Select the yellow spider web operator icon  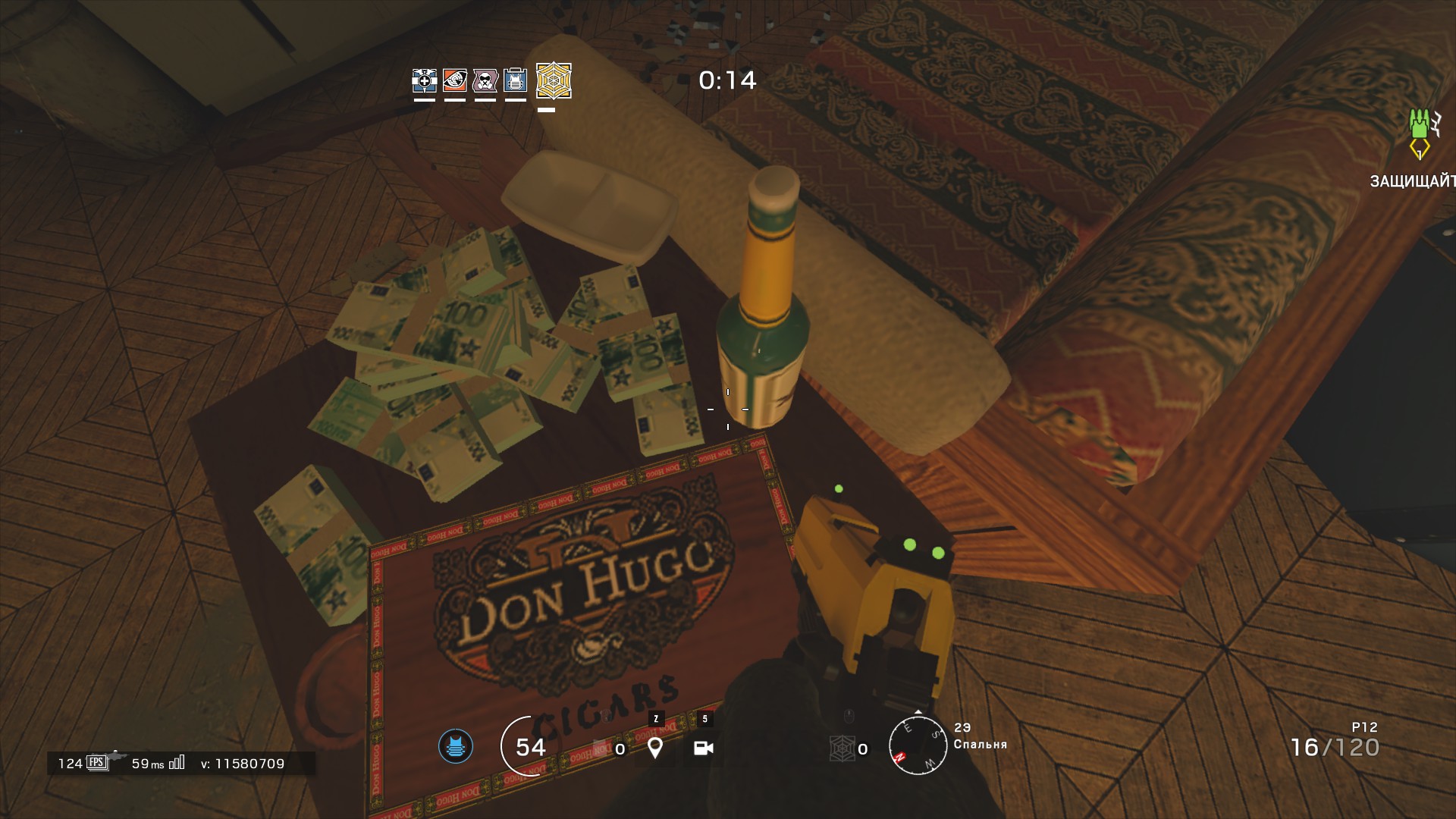[x=552, y=80]
